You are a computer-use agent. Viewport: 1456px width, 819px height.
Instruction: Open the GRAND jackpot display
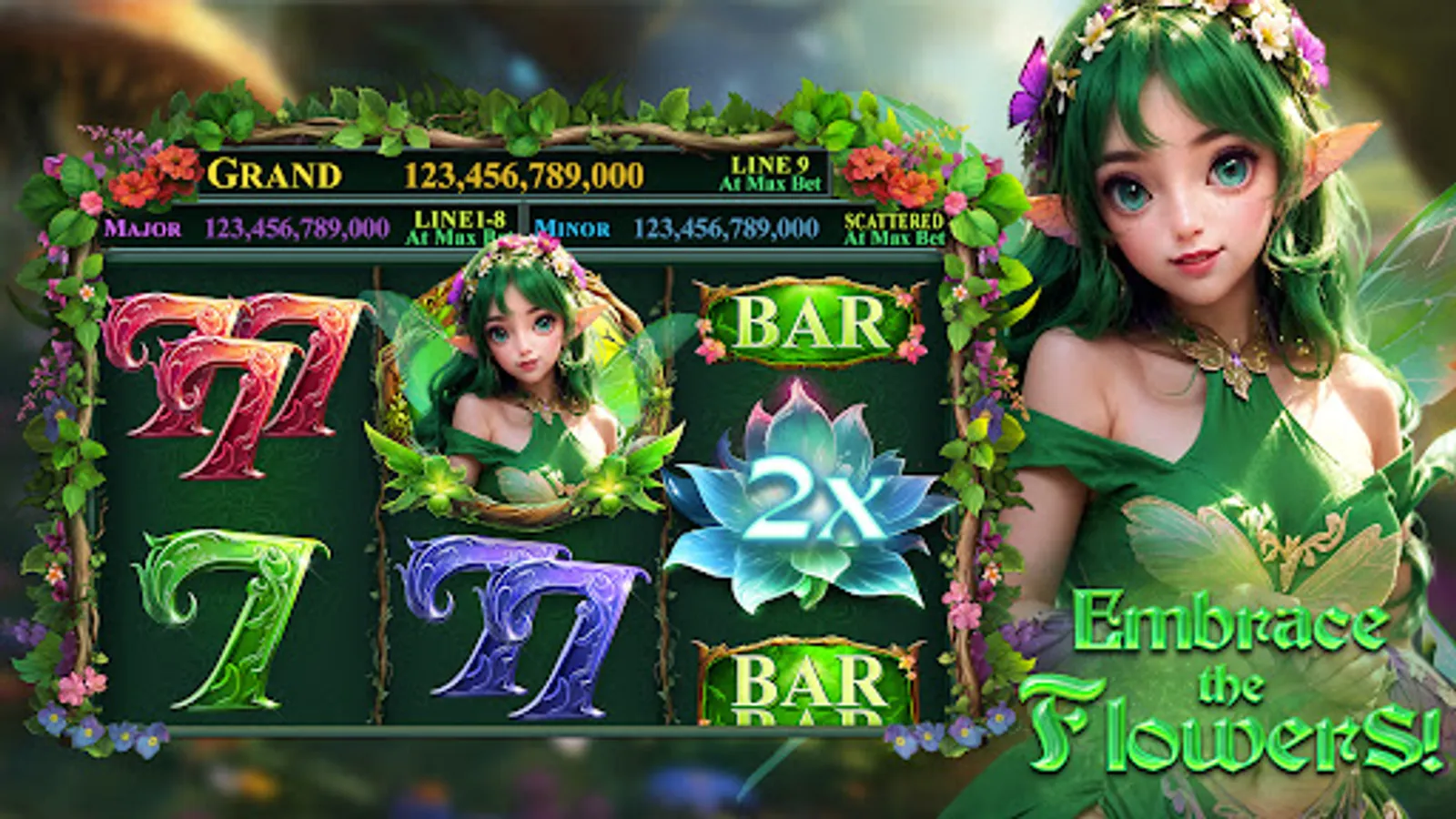[409, 173]
